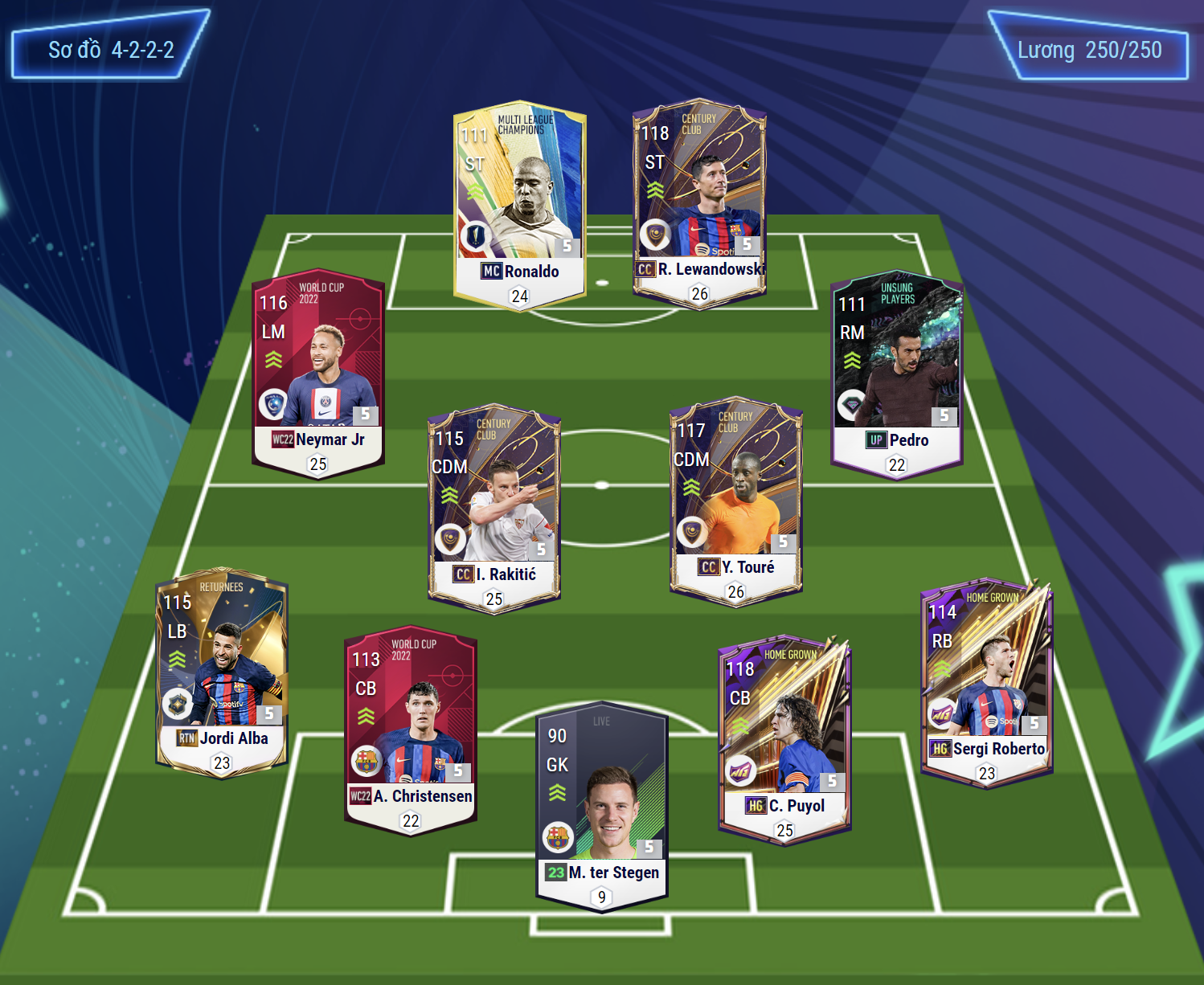The image size is (1204, 985).
Task: Open the Sơ đồ 4-2-2-2 formation panel
Action: [110, 50]
